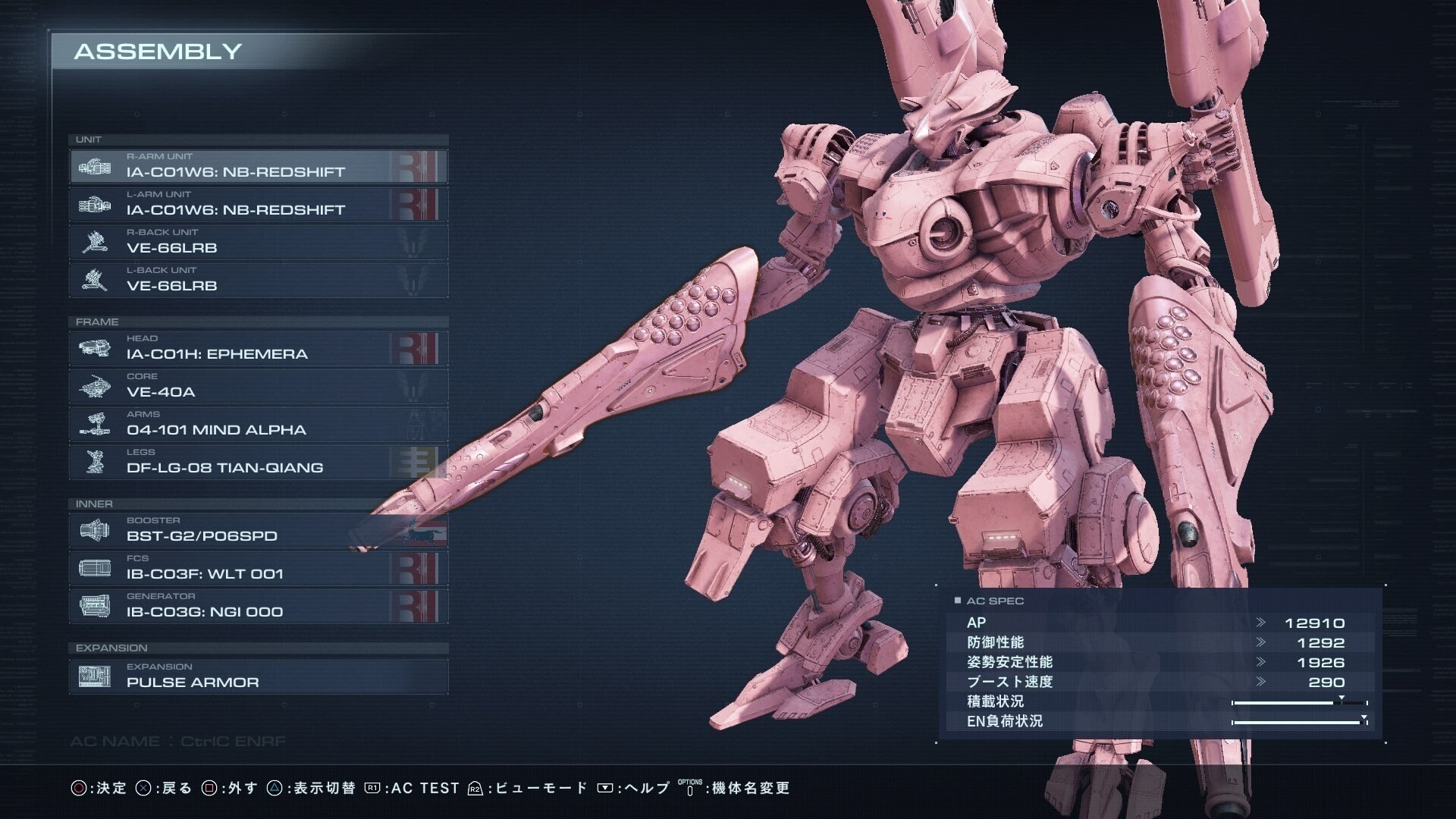This screenshot has width=1456, height=819.
Task: Select the R-BACK UNIT VE-66LRB icon
Action: pos(95,241)
